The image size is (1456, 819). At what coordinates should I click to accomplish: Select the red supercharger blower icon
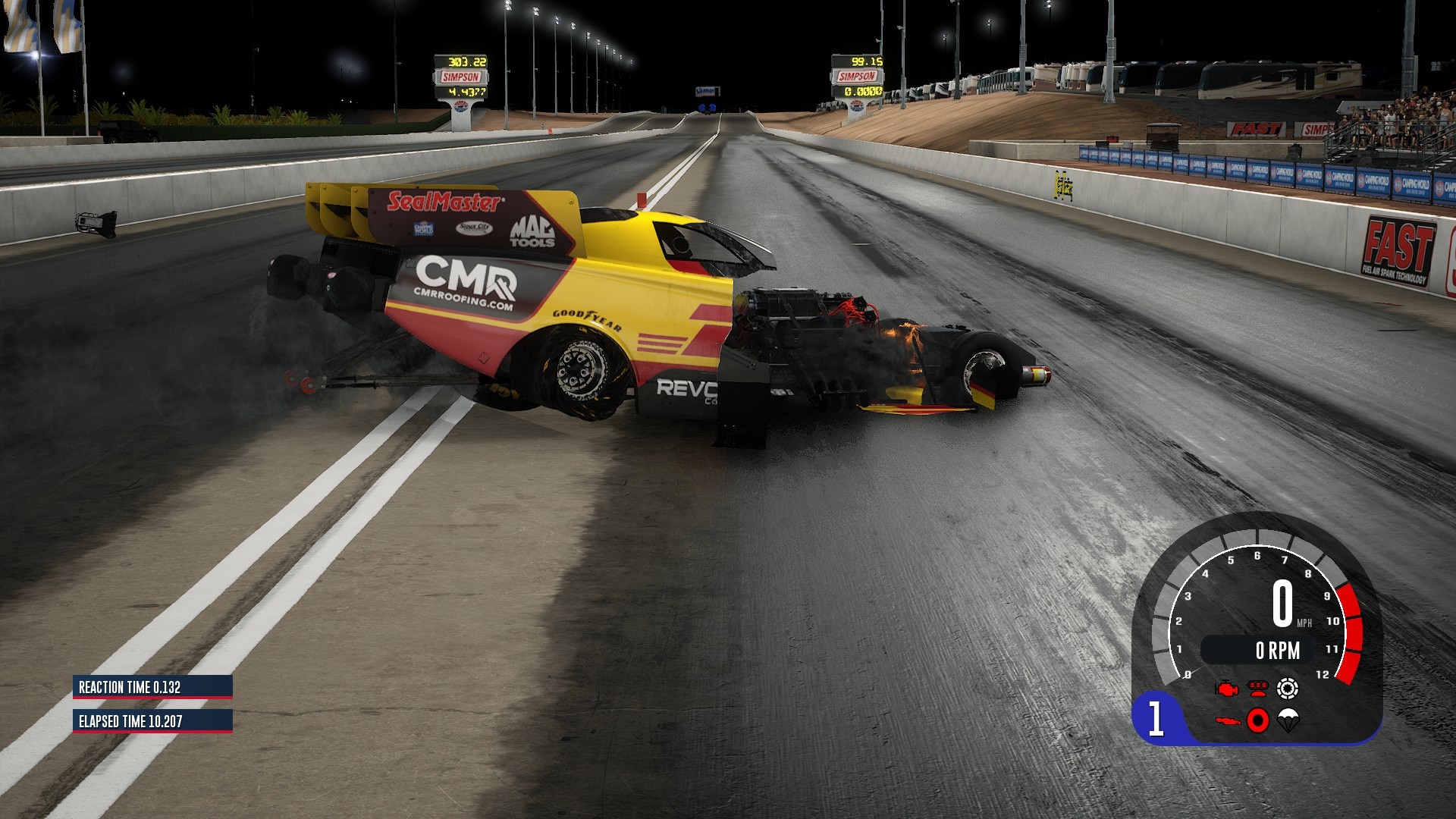click(1257, 689)
